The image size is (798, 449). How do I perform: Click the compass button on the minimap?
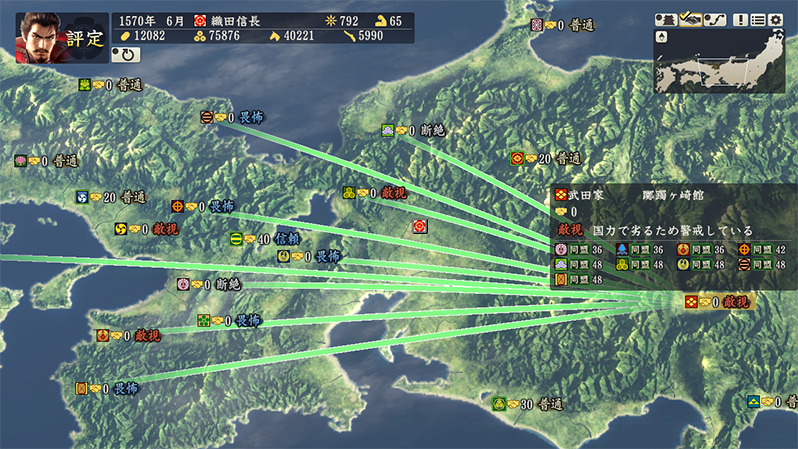click(x=662, y=38)
